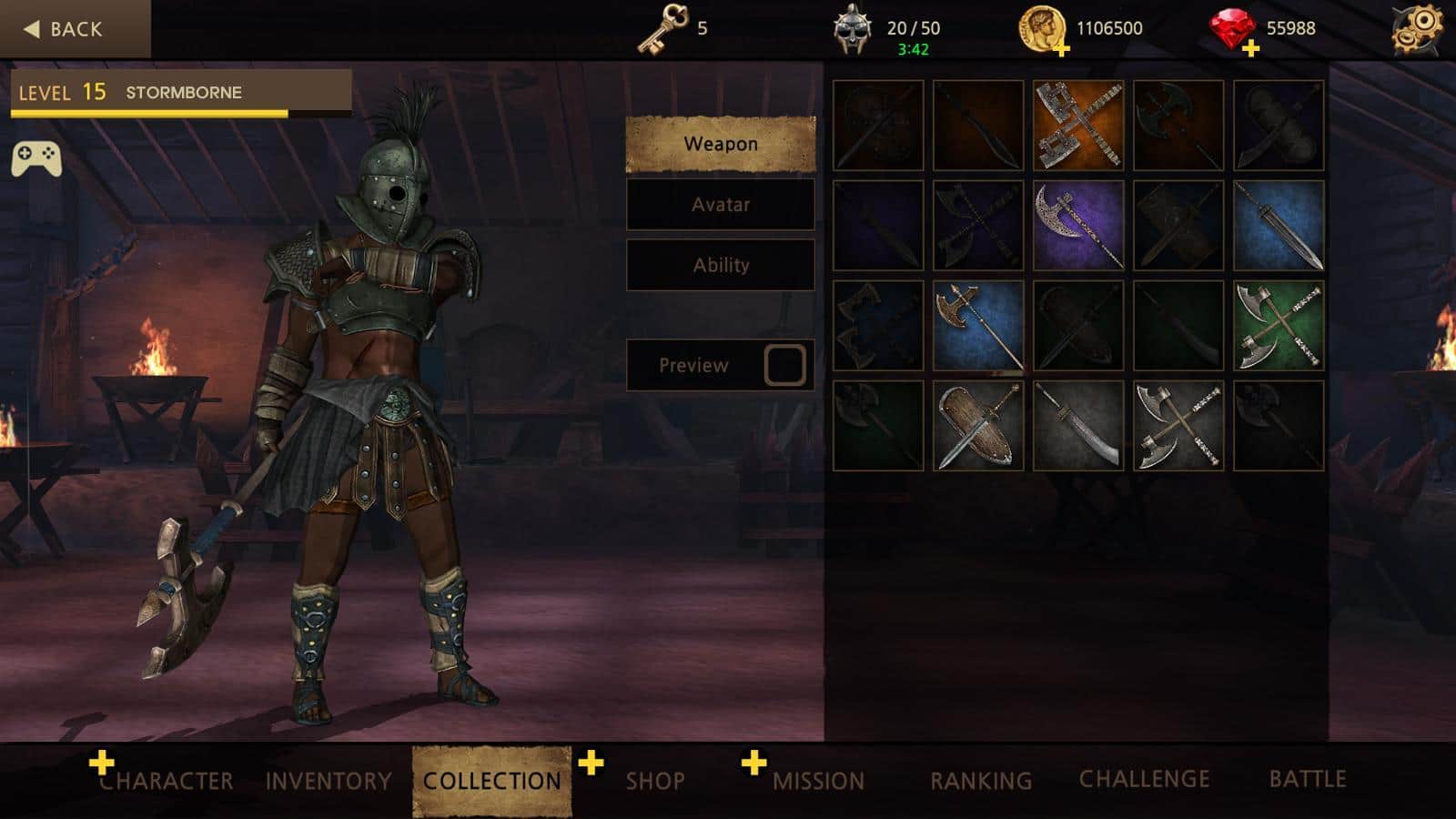1456x819 pixels.
Task: Select the orange crossed battle axes weapon
Action: point(1078,126)
